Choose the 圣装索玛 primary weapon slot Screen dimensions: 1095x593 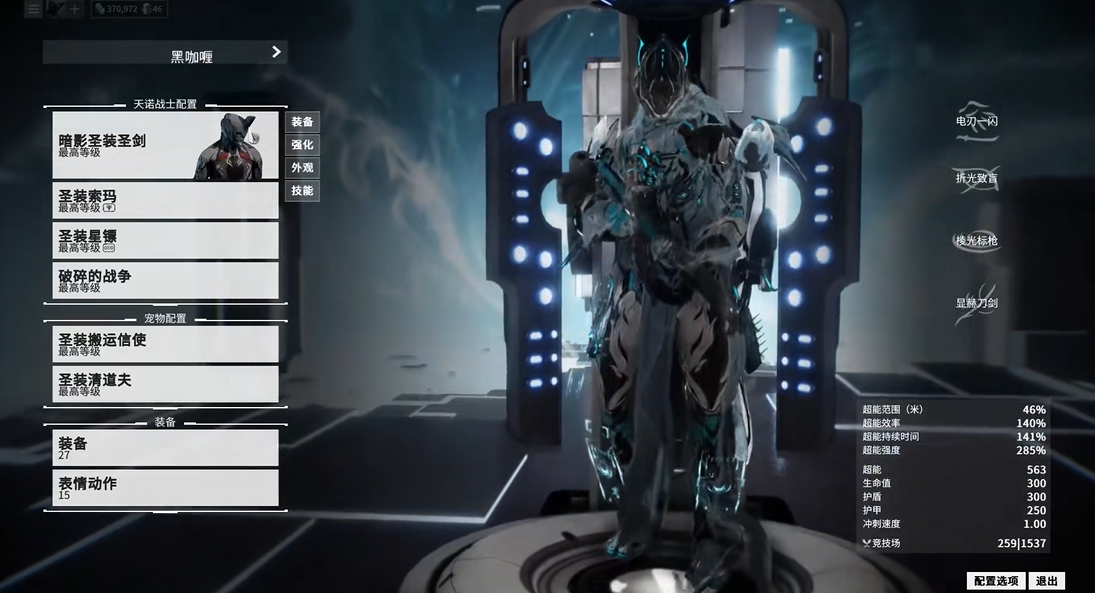[x=165, y=201]
